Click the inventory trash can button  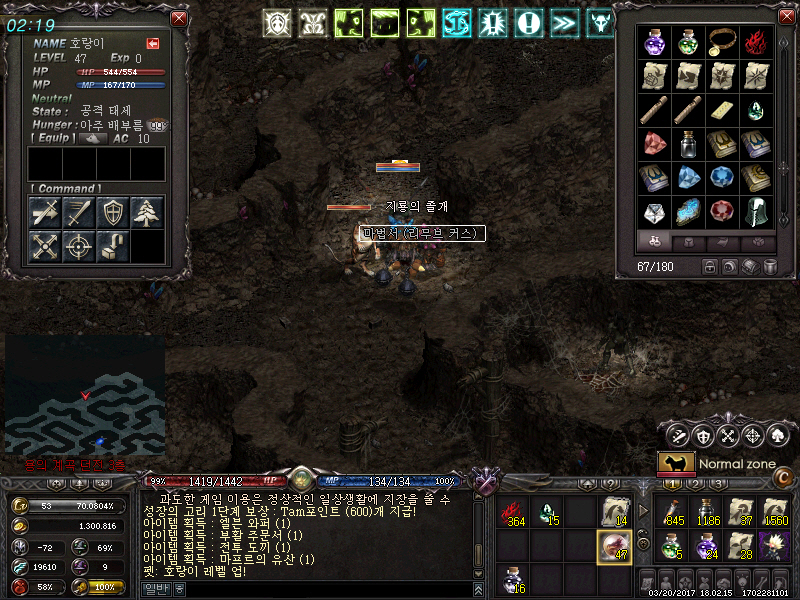coord(771,267)
